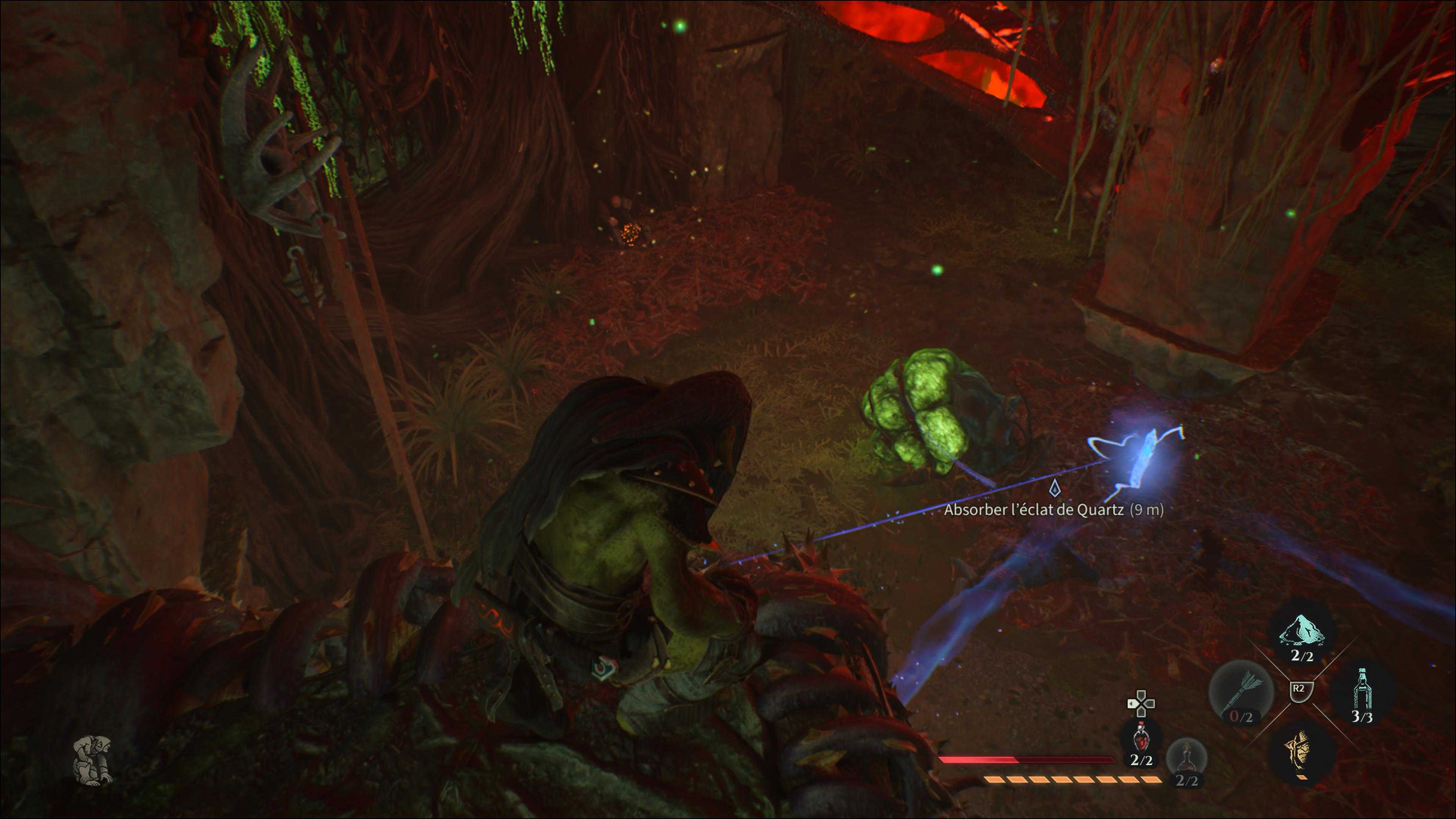Click the crouching goblin stealth indicator
Viewport: 1456px width, 819px height.
(x=93, y=758)
